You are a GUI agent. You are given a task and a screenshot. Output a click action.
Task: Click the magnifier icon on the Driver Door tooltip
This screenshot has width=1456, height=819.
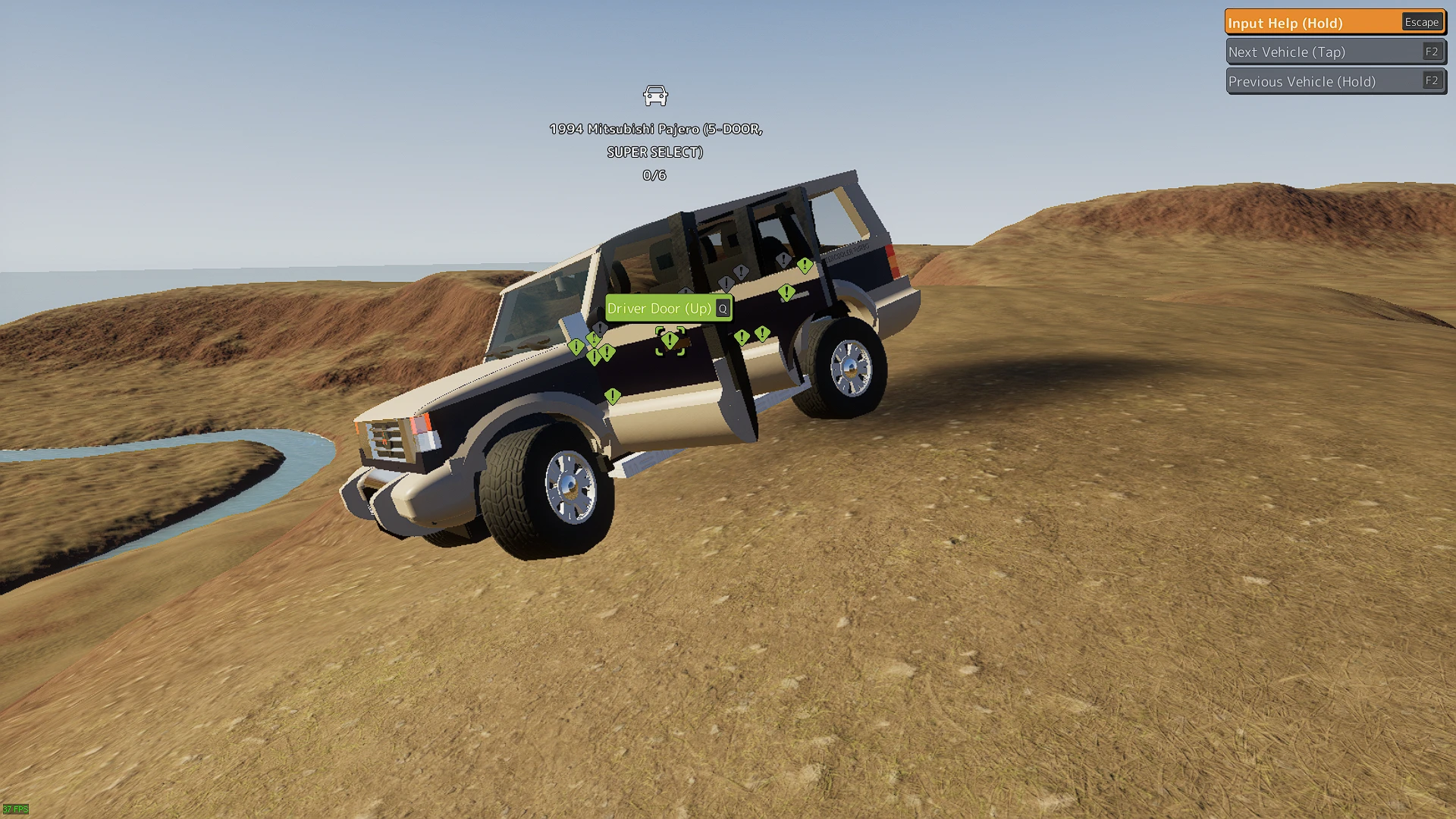pos(723,309)
